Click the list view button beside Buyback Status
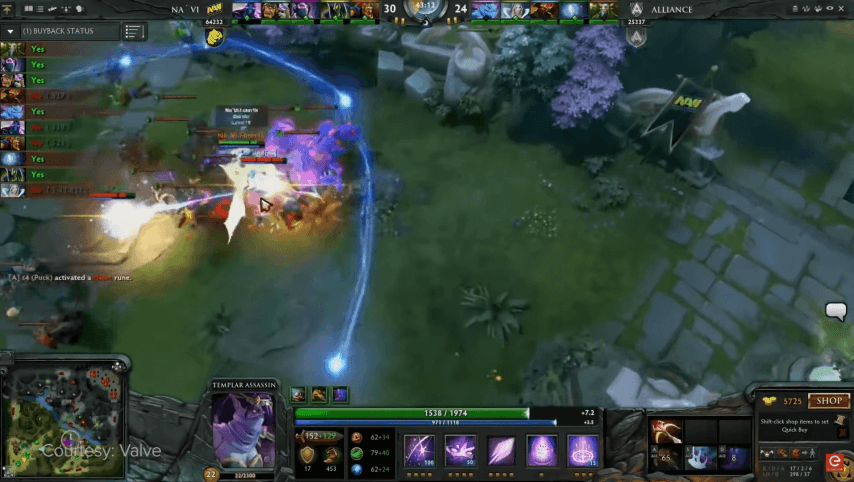Image resolution: width=854 pixels, height=482 pixels. click(x=134, y=32)
